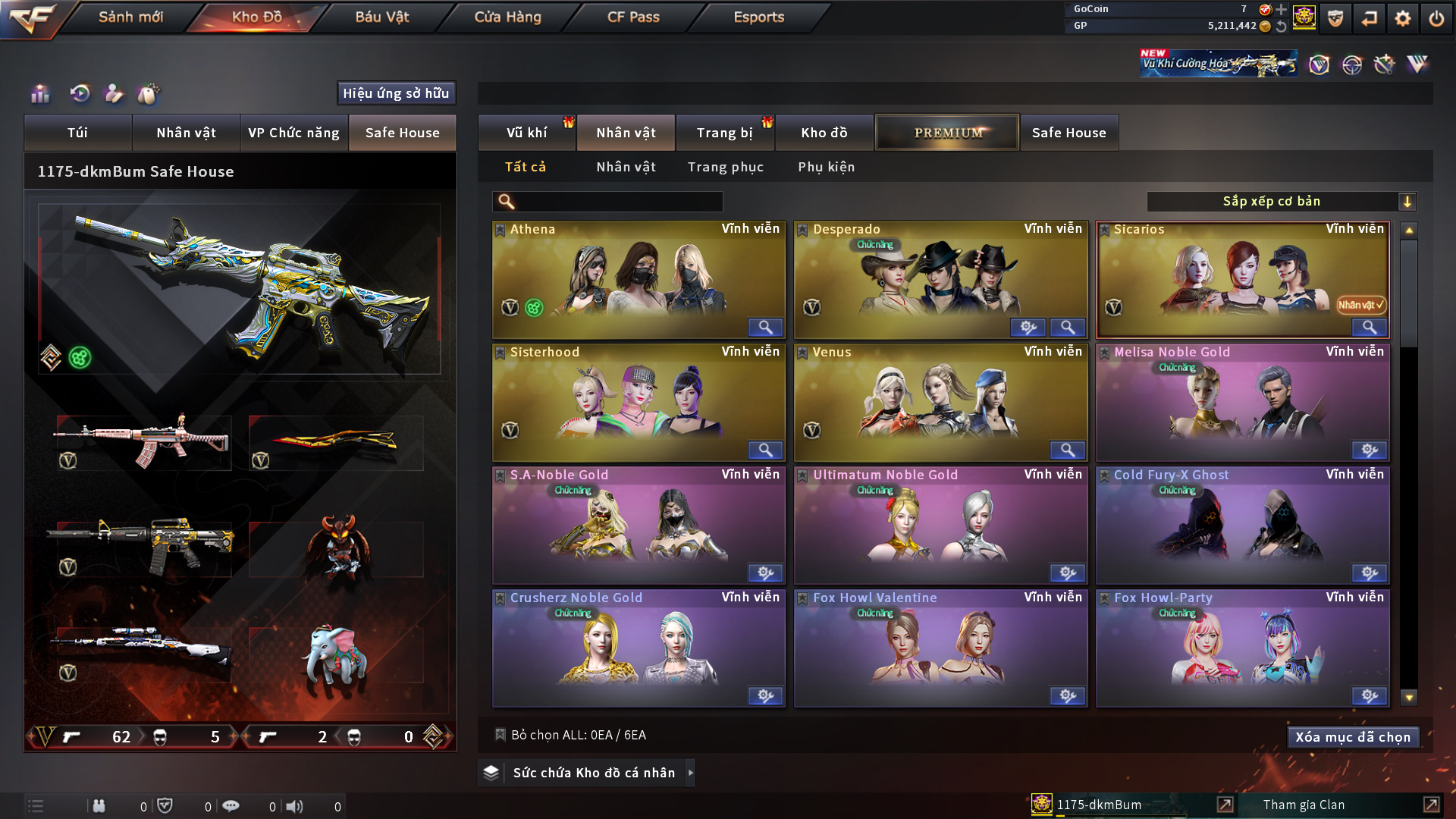Open the Esports section

[x=758, y=17]
